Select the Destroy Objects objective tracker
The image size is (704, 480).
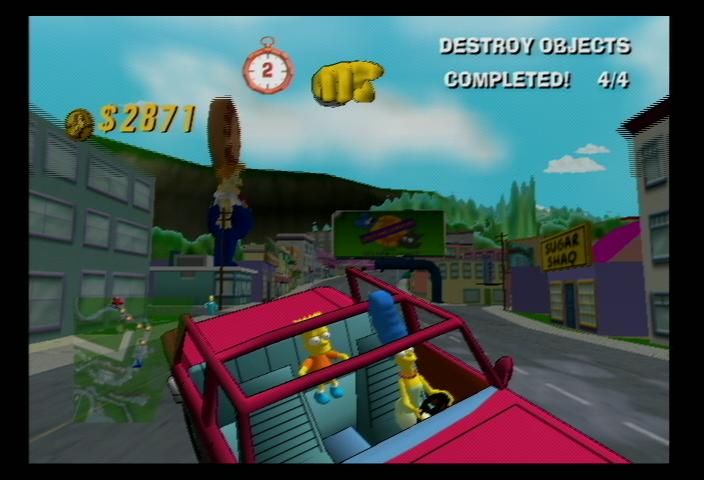(536, 63)
